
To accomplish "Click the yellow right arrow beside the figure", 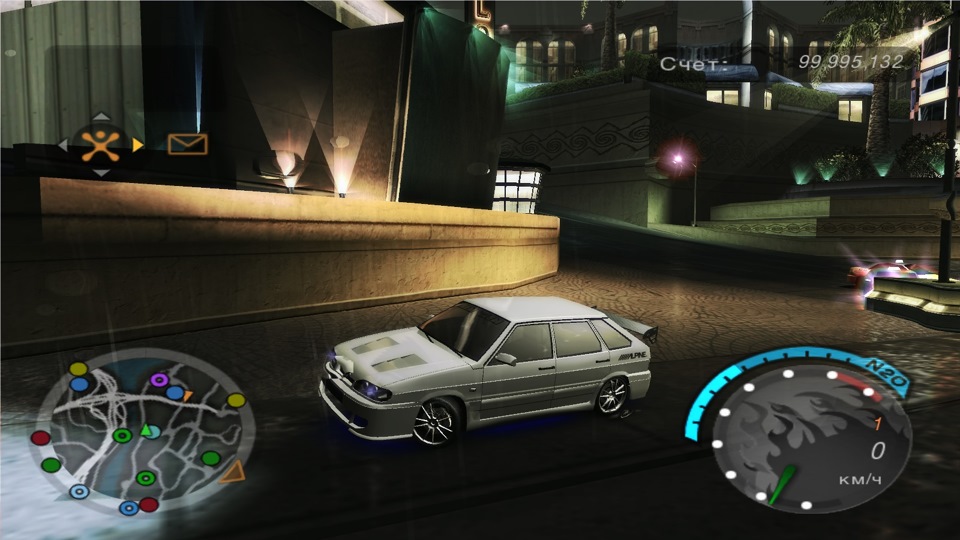I will pos(138,145).
